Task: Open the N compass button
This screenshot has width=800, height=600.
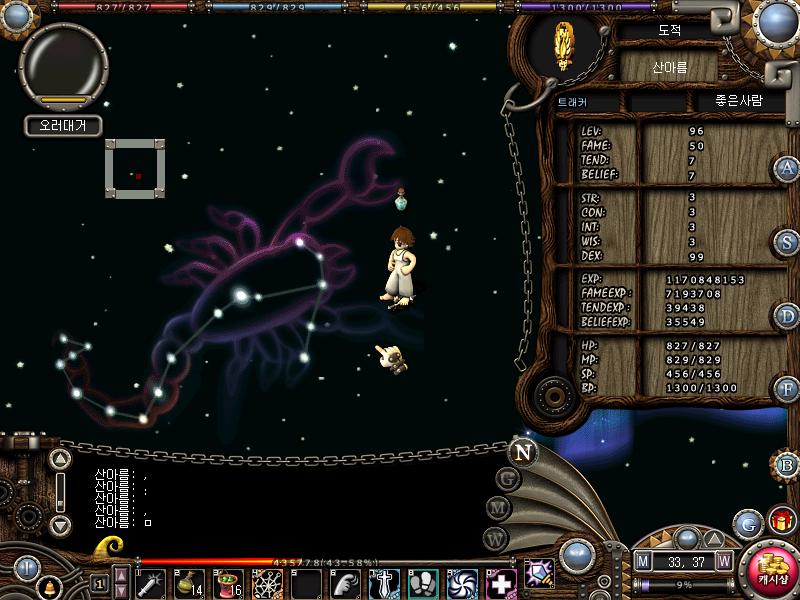Action: pos(522,452)
